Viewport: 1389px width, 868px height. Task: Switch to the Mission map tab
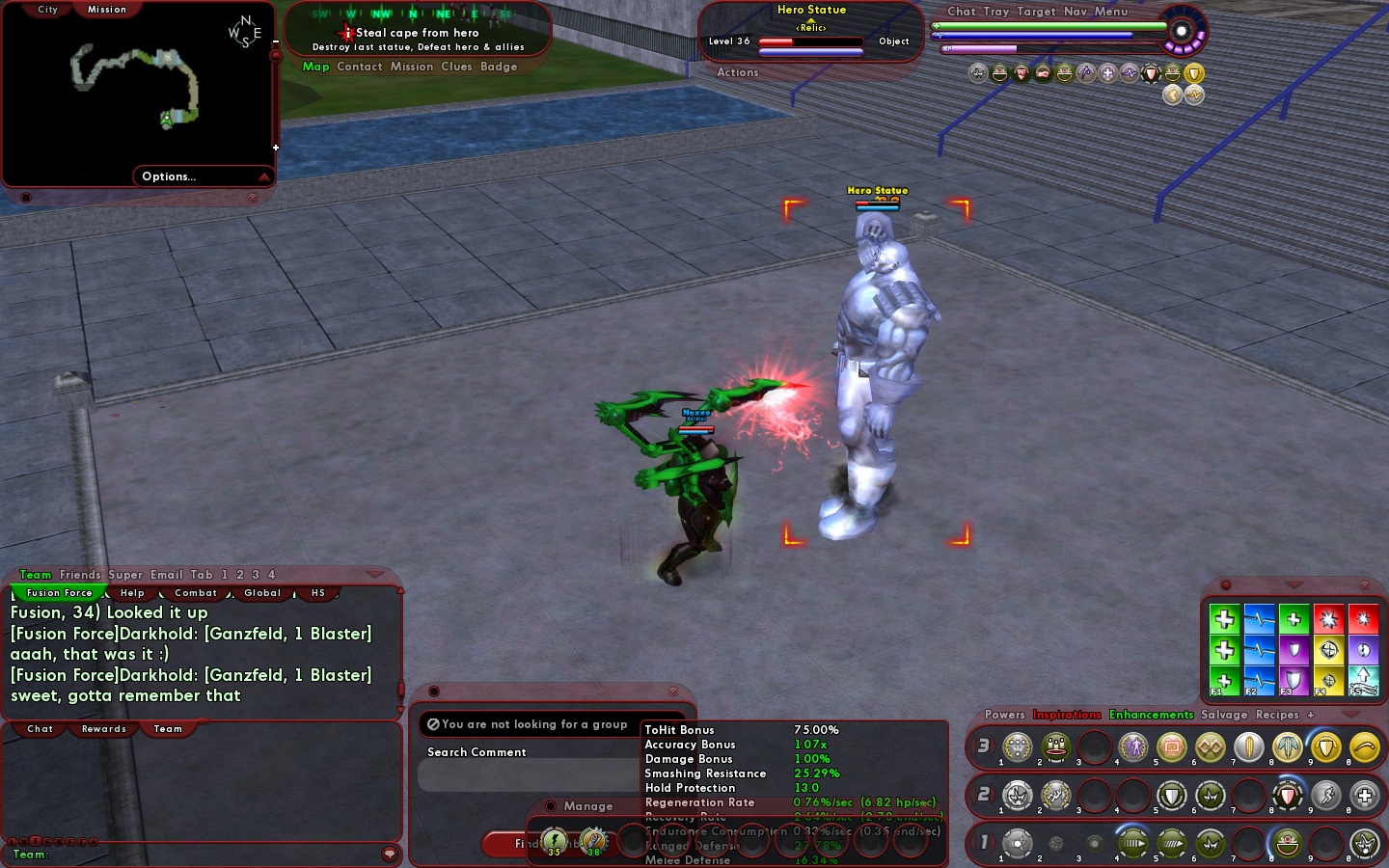pos(107,10)
